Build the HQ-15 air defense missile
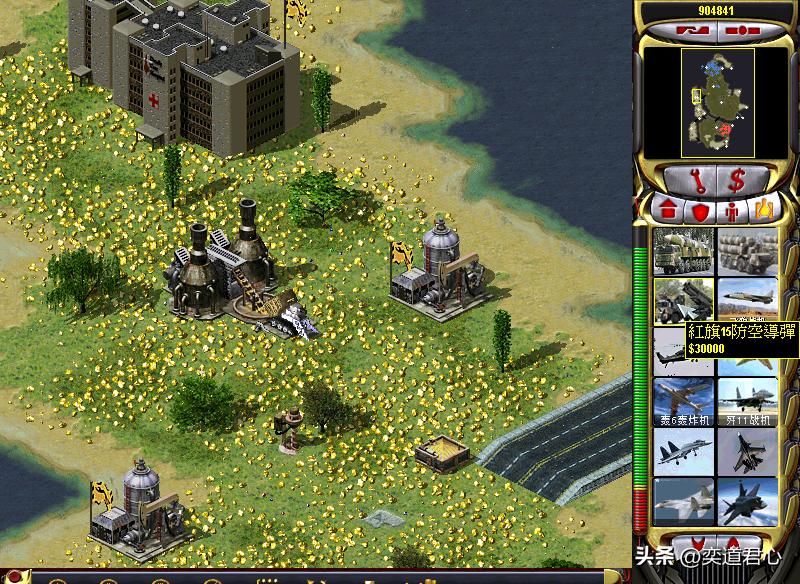Image resolution: width=800 pixels, height=584 pixels. [x=683, y=298]
